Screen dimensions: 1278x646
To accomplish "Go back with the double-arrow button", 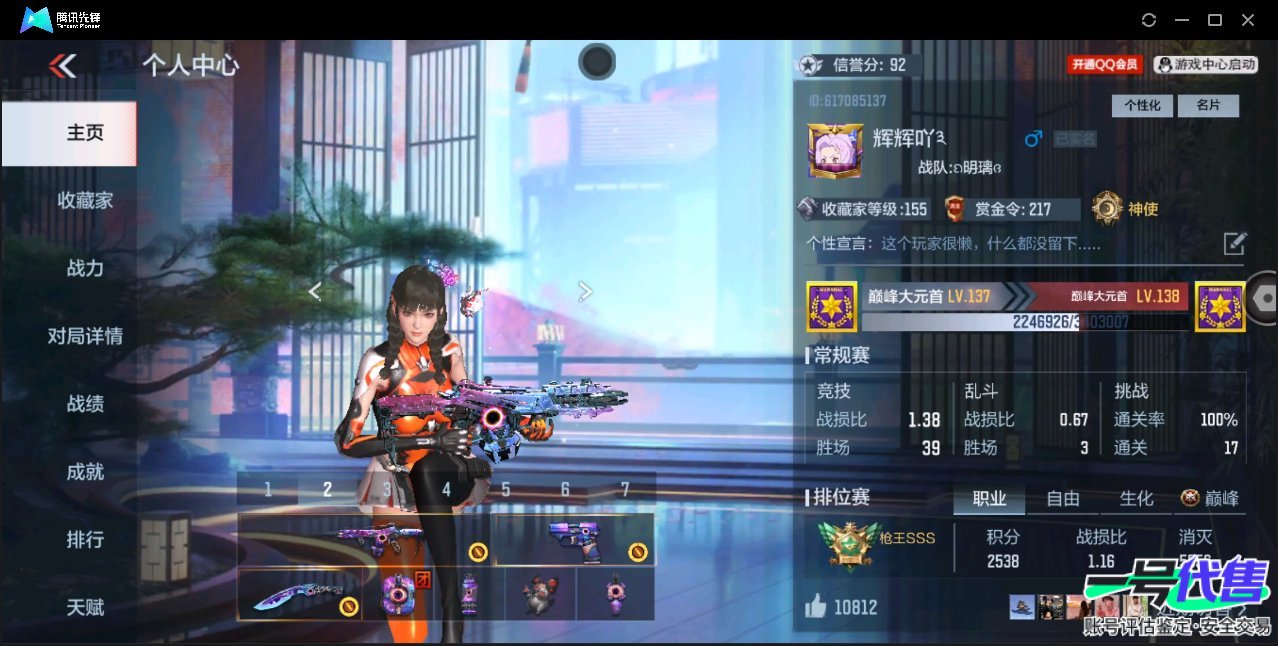I will click(62, 66).
